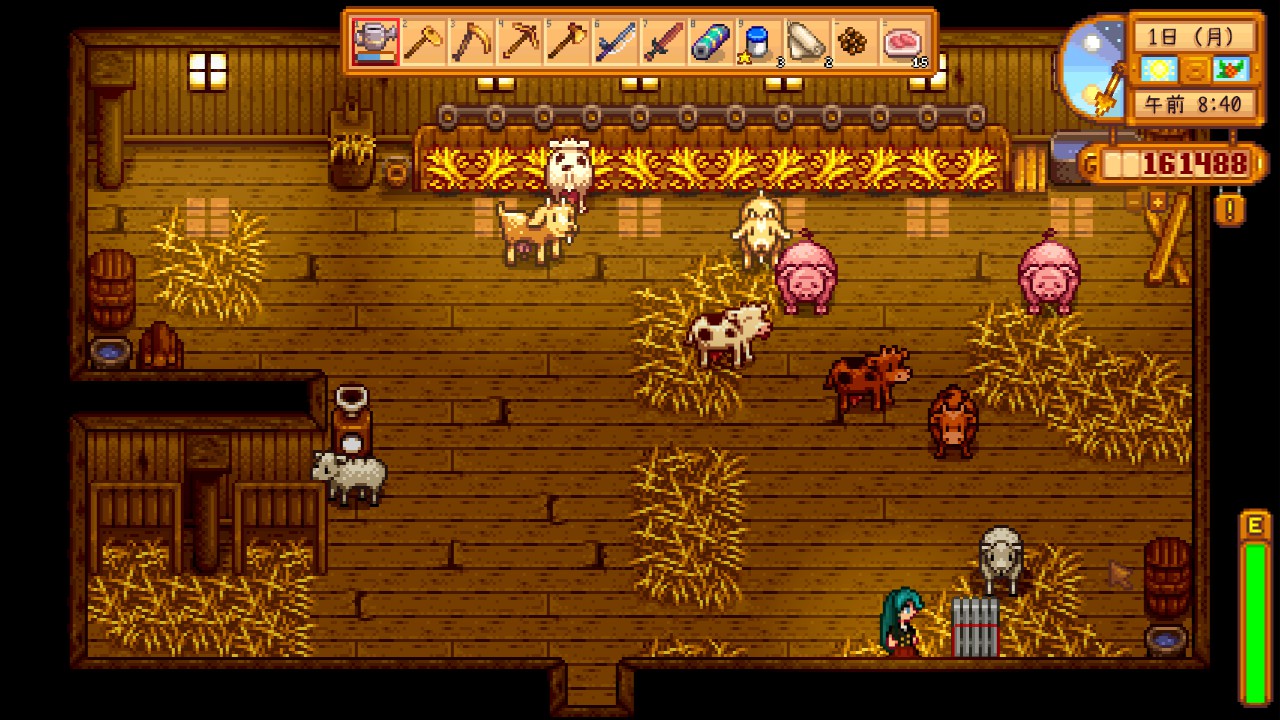Open the quest journal exclamation icon
The width and height of the screenshot is (1280, 720).
1228,210
